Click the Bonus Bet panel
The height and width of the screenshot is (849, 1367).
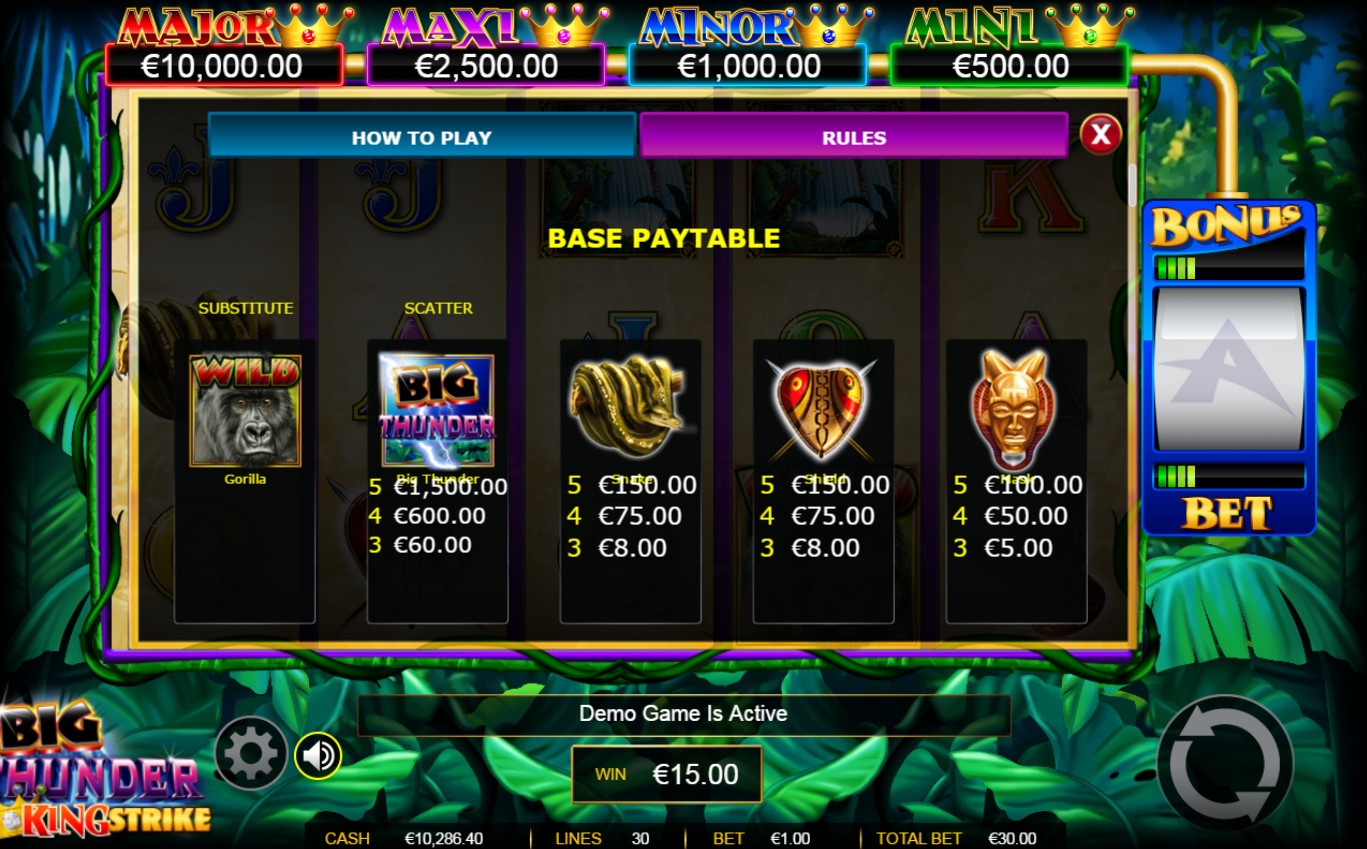click(1228, 367)
